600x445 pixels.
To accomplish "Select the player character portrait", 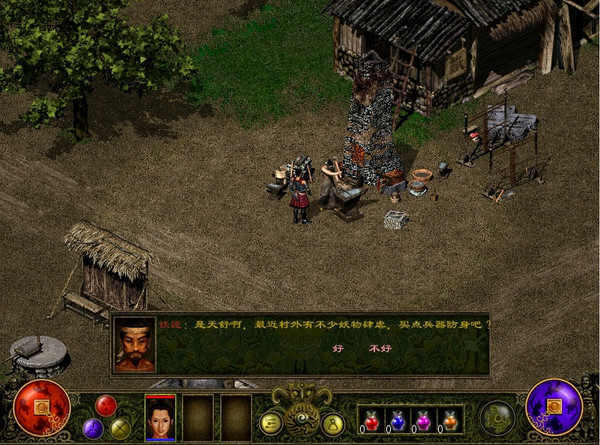I will point(160,416).
